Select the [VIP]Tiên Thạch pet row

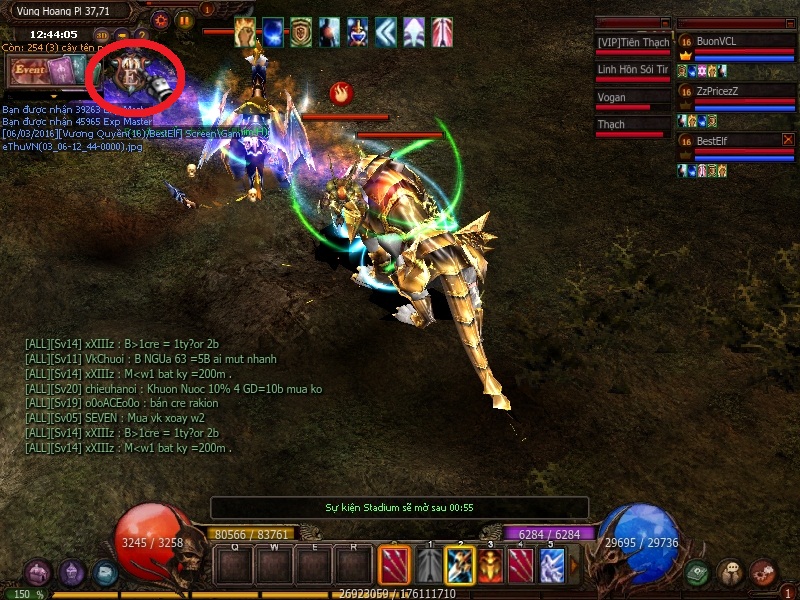[632, 42]
